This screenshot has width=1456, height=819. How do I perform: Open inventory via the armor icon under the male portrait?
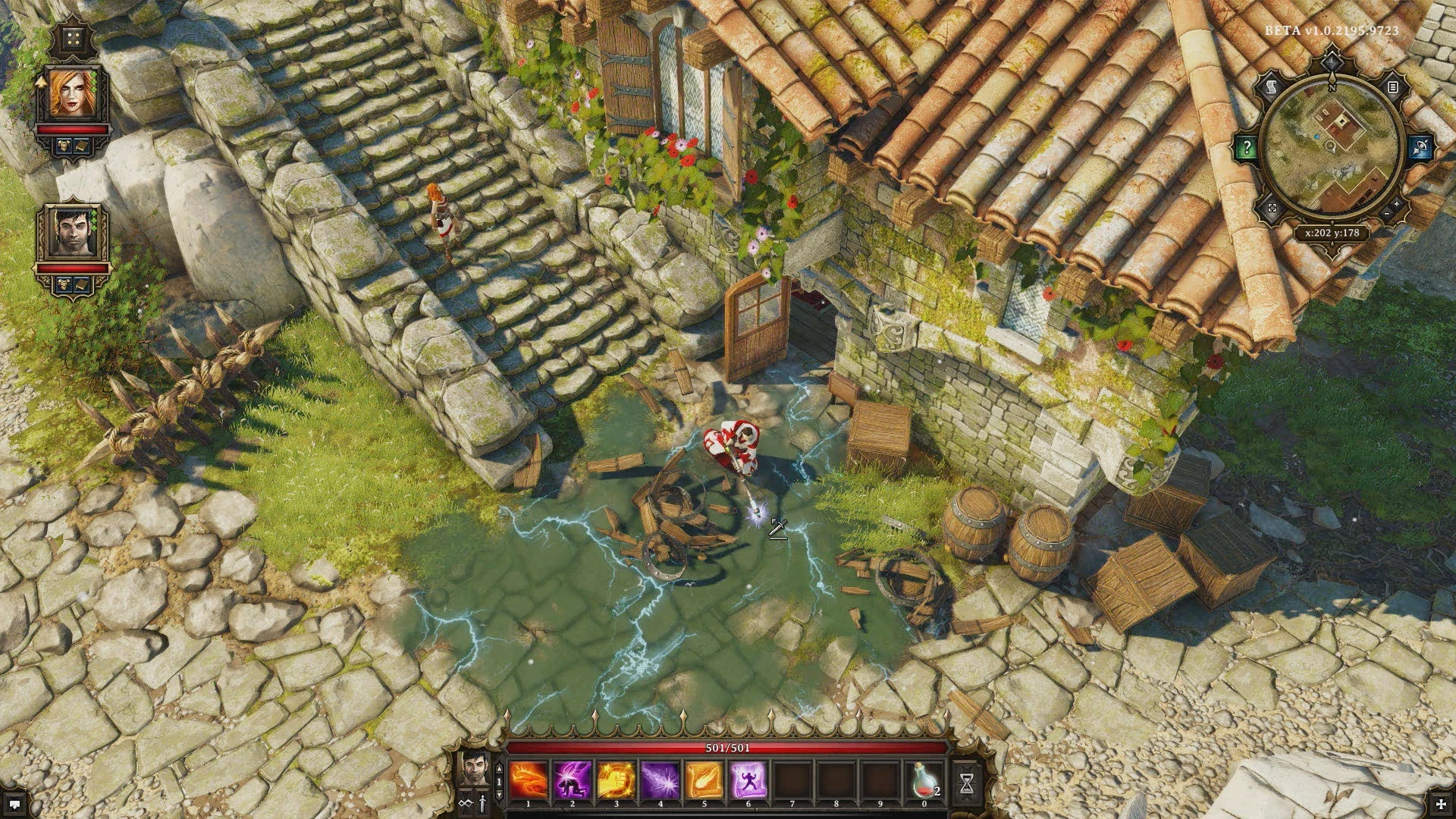(64, 284)
